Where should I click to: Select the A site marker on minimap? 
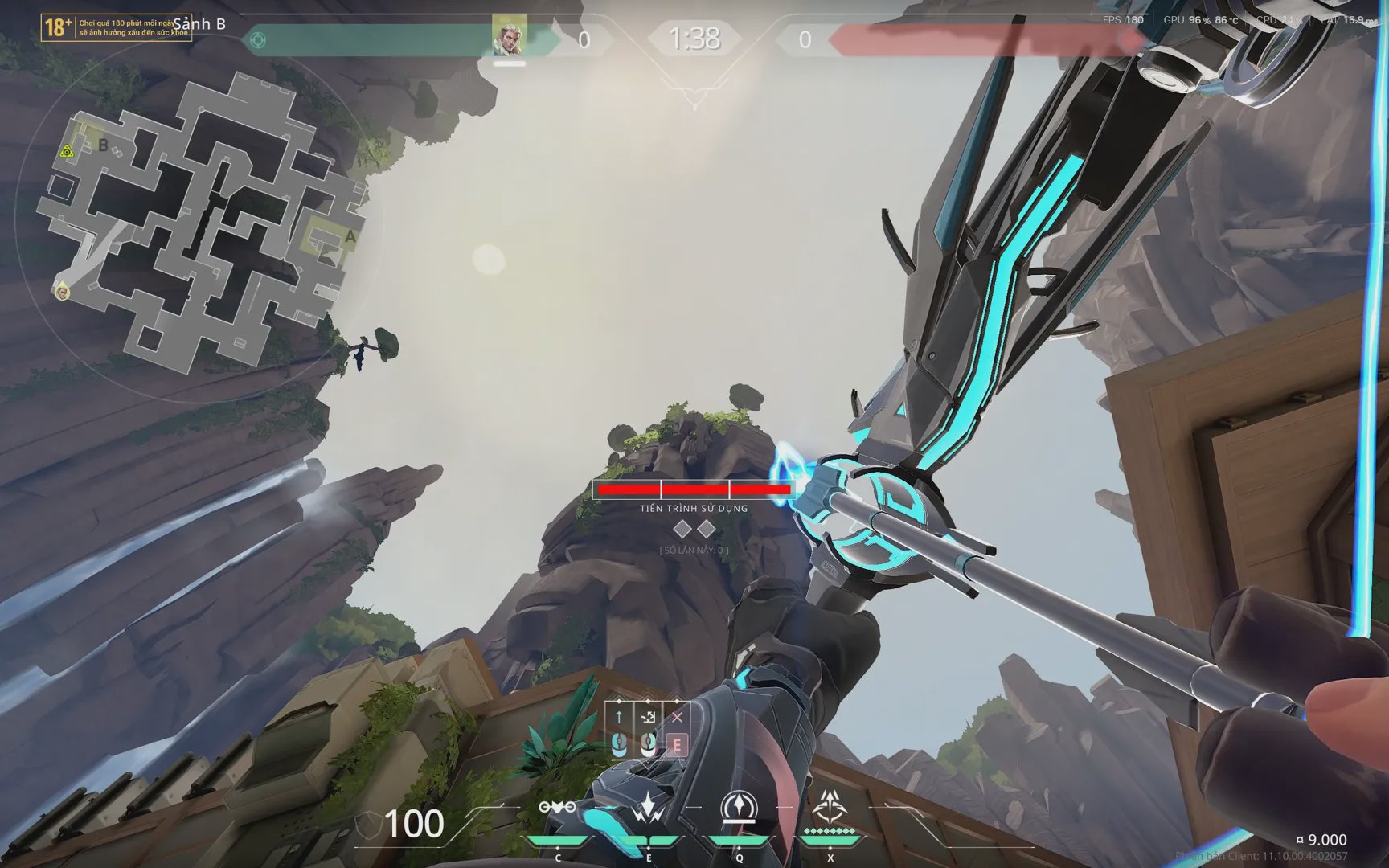[x=350, y=237]
